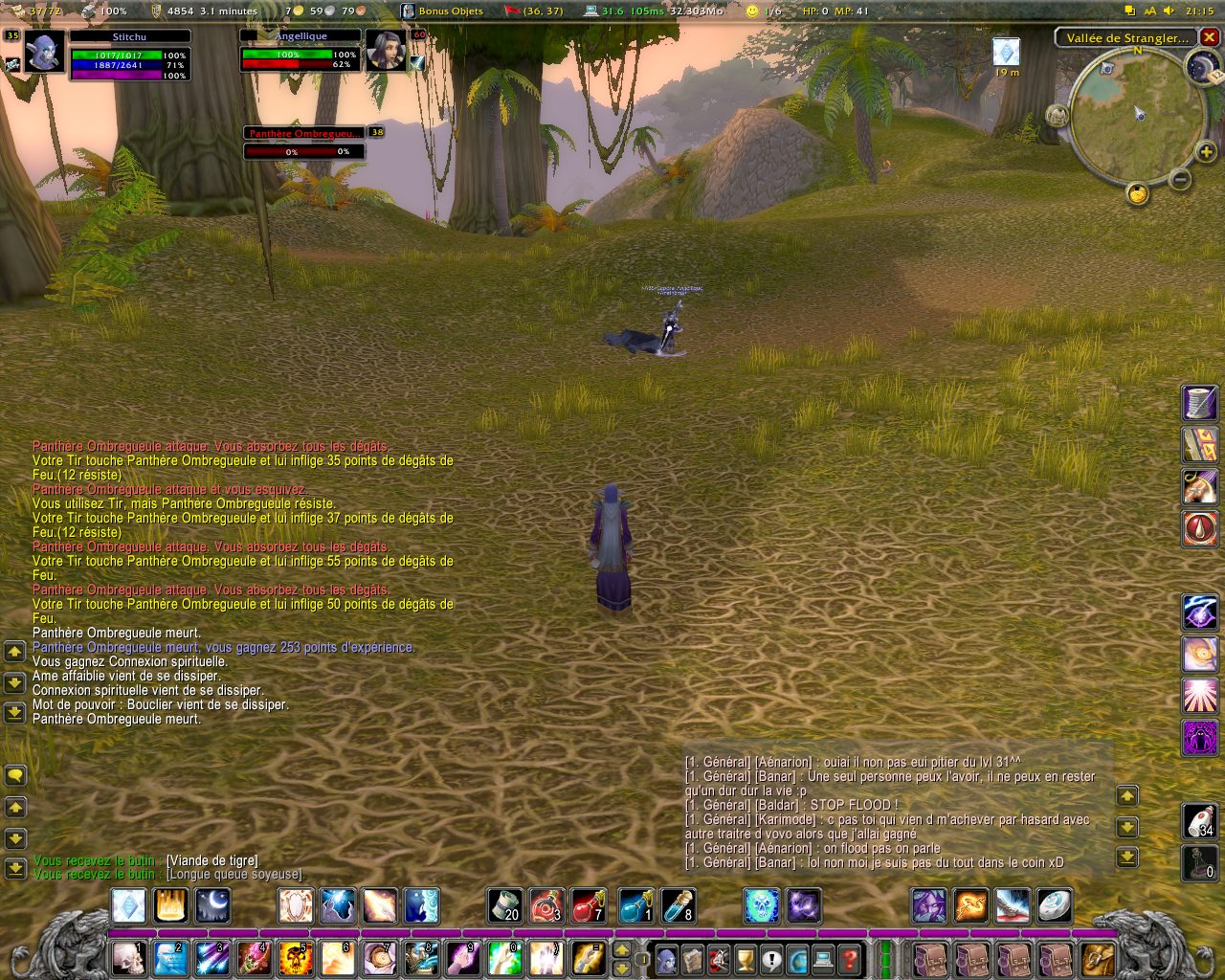Viewport: 1225px width, 980px height.
Task: Open the calendar moon icon by the minimap
Action: pos(1202,66)
